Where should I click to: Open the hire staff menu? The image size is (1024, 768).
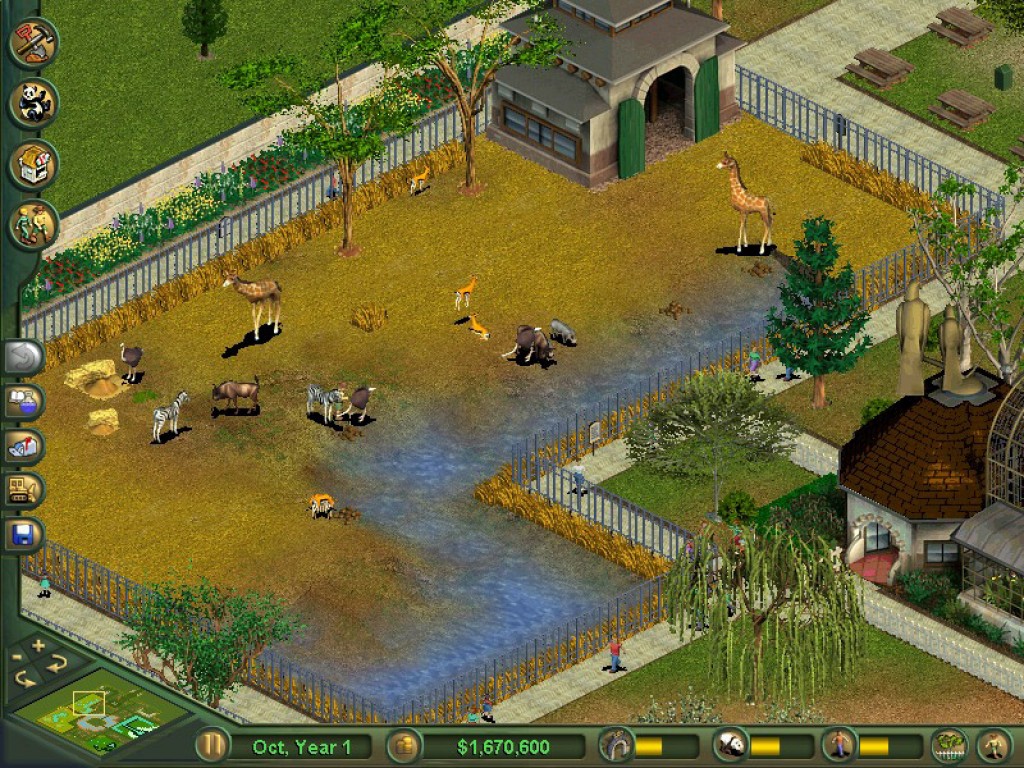tap(33, 225)
